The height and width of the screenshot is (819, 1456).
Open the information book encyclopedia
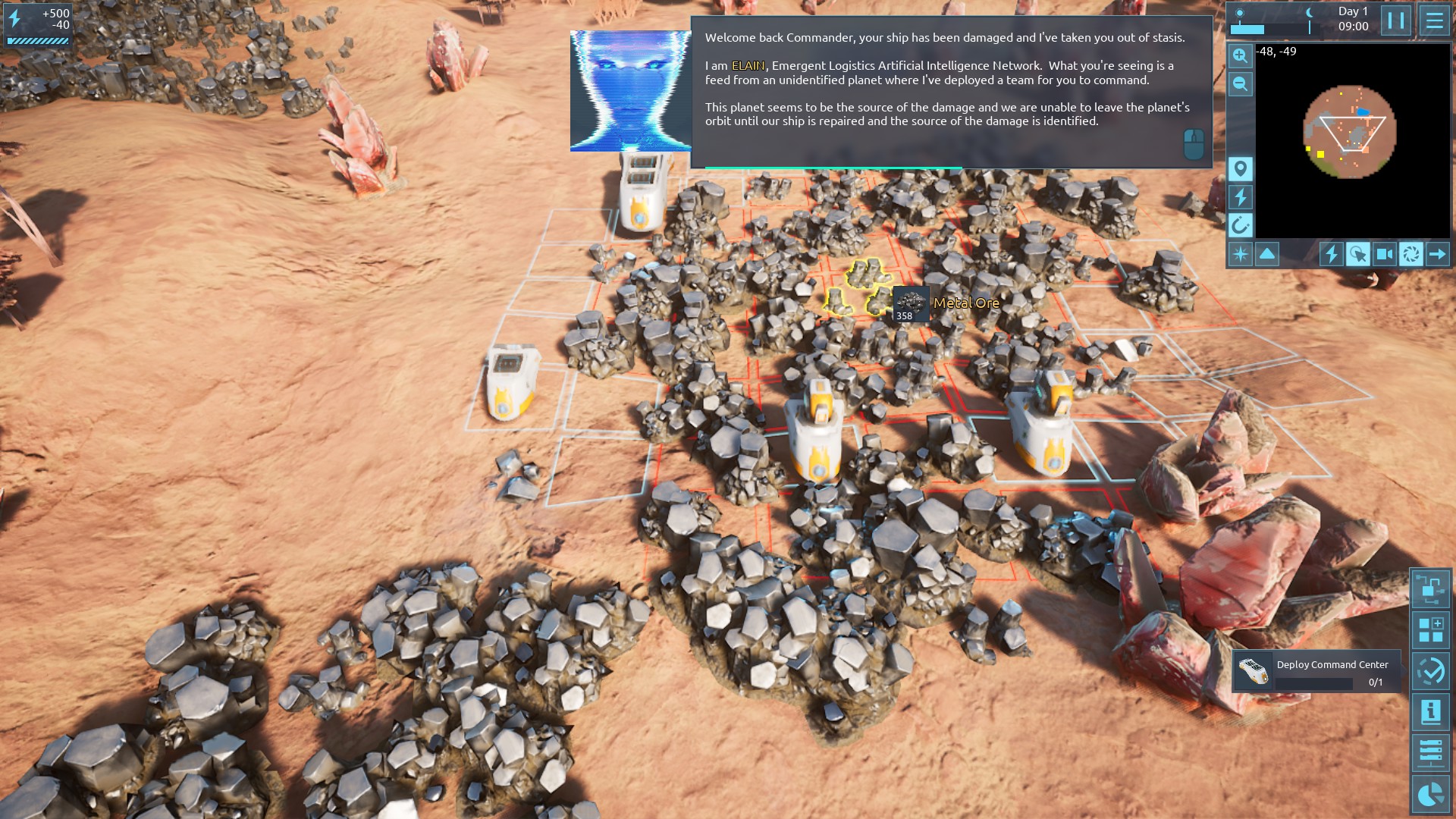tap(1430, 712)
